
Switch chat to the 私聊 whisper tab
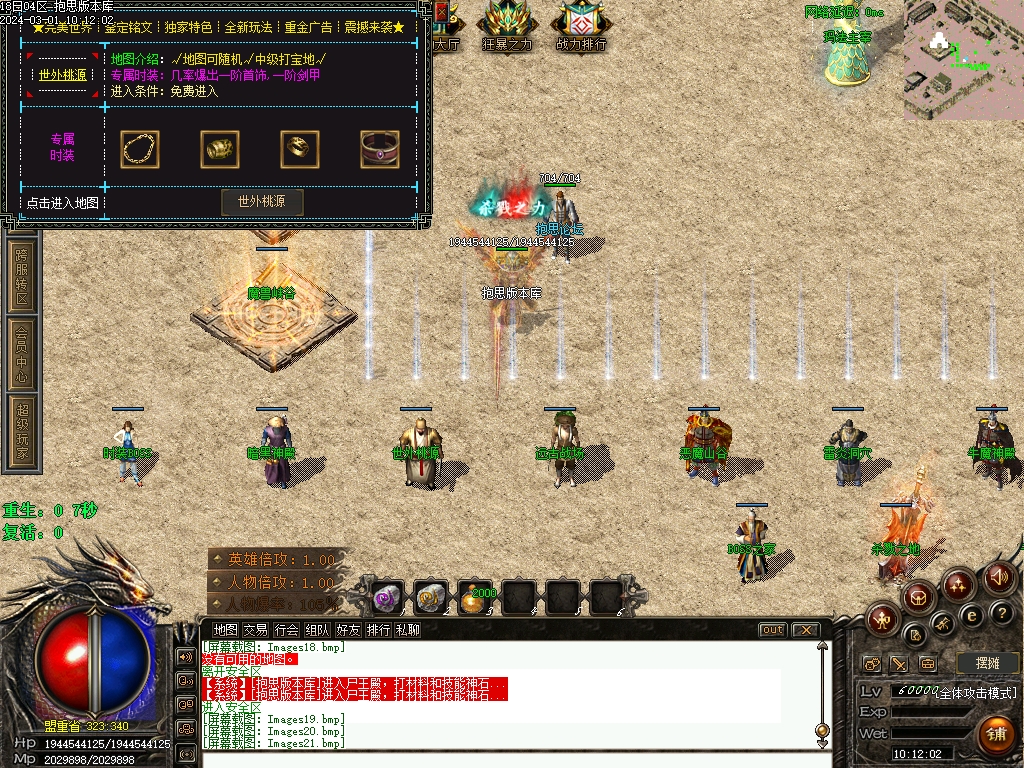click(407, 630)
